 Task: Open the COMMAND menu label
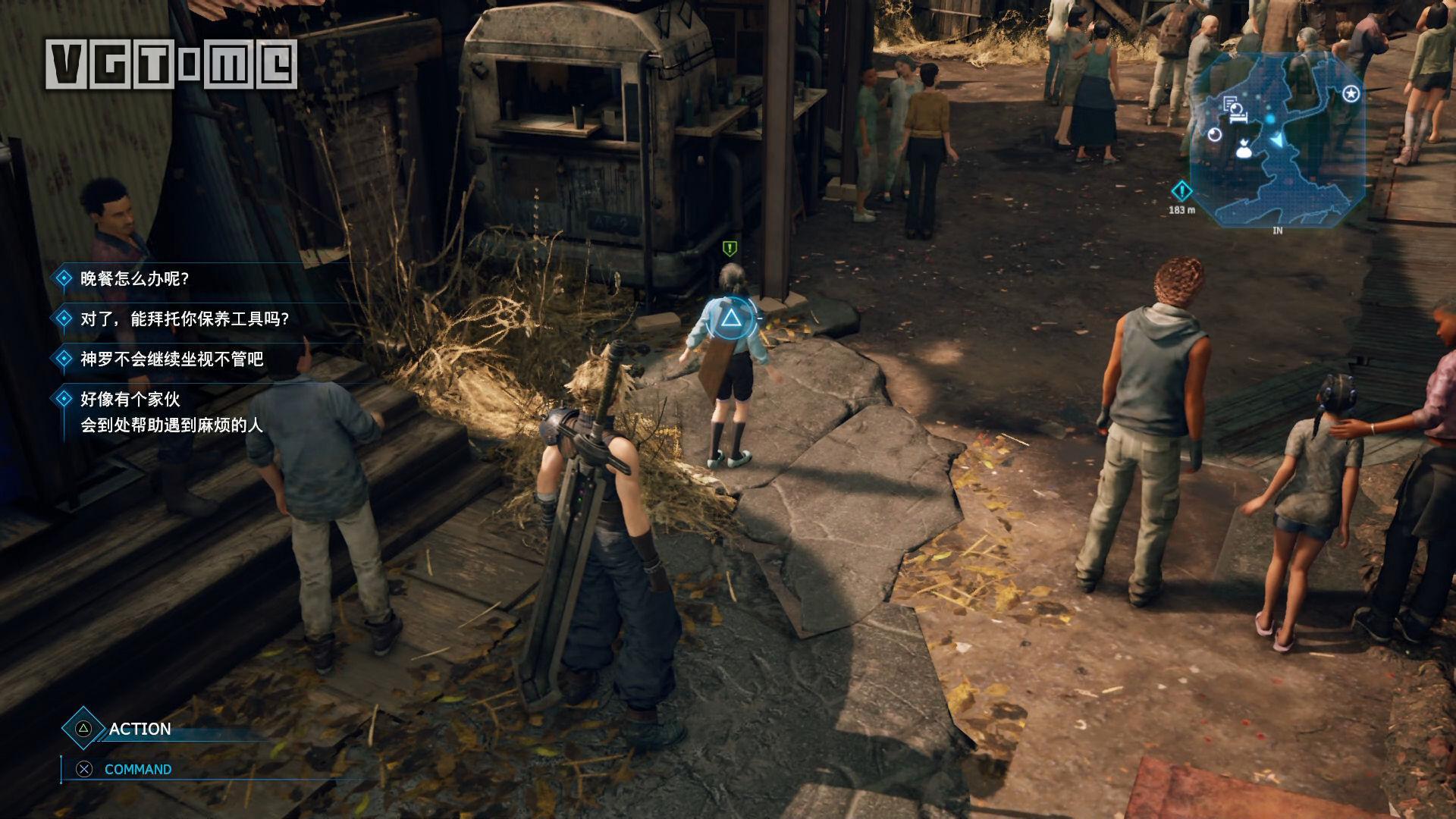138,769
